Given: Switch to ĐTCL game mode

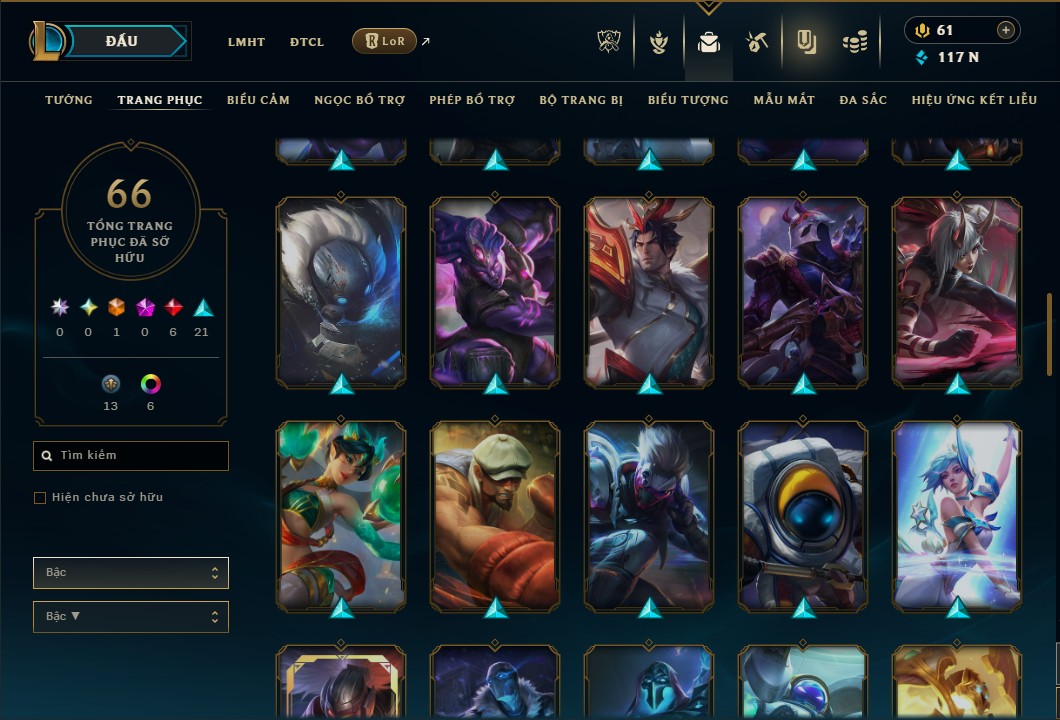Looking at the screenshot, I should [x=307, y=42].
